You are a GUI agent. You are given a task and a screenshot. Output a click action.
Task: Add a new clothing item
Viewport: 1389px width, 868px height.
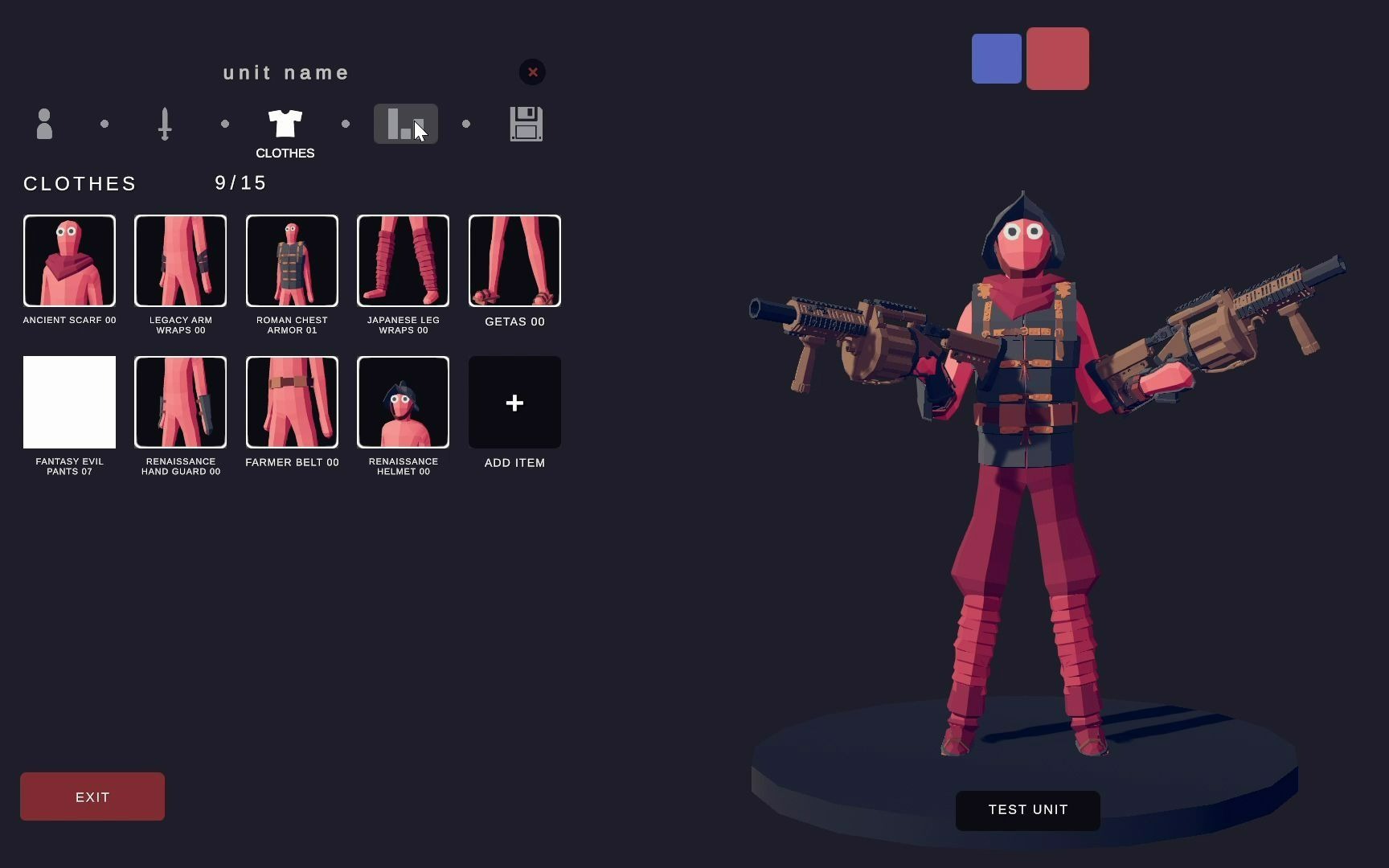click(x=514, y=402)
